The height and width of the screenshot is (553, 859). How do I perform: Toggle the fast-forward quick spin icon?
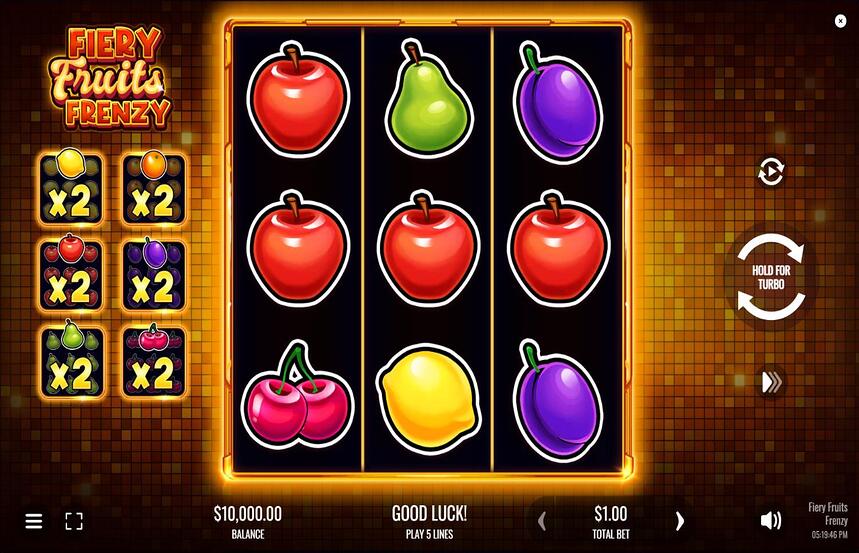click(771, 382)
